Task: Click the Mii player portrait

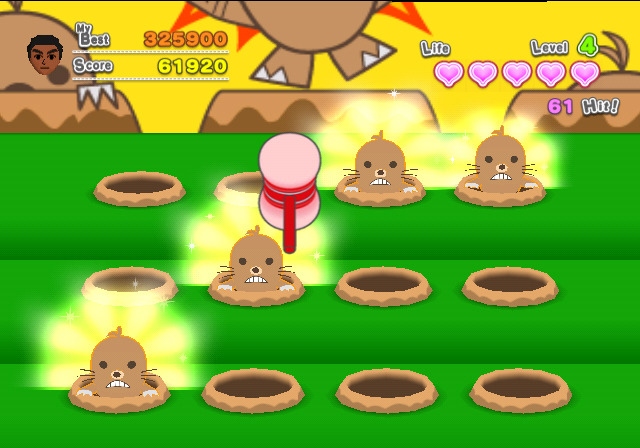Action: pyautogui.click(x=45, y=56)
